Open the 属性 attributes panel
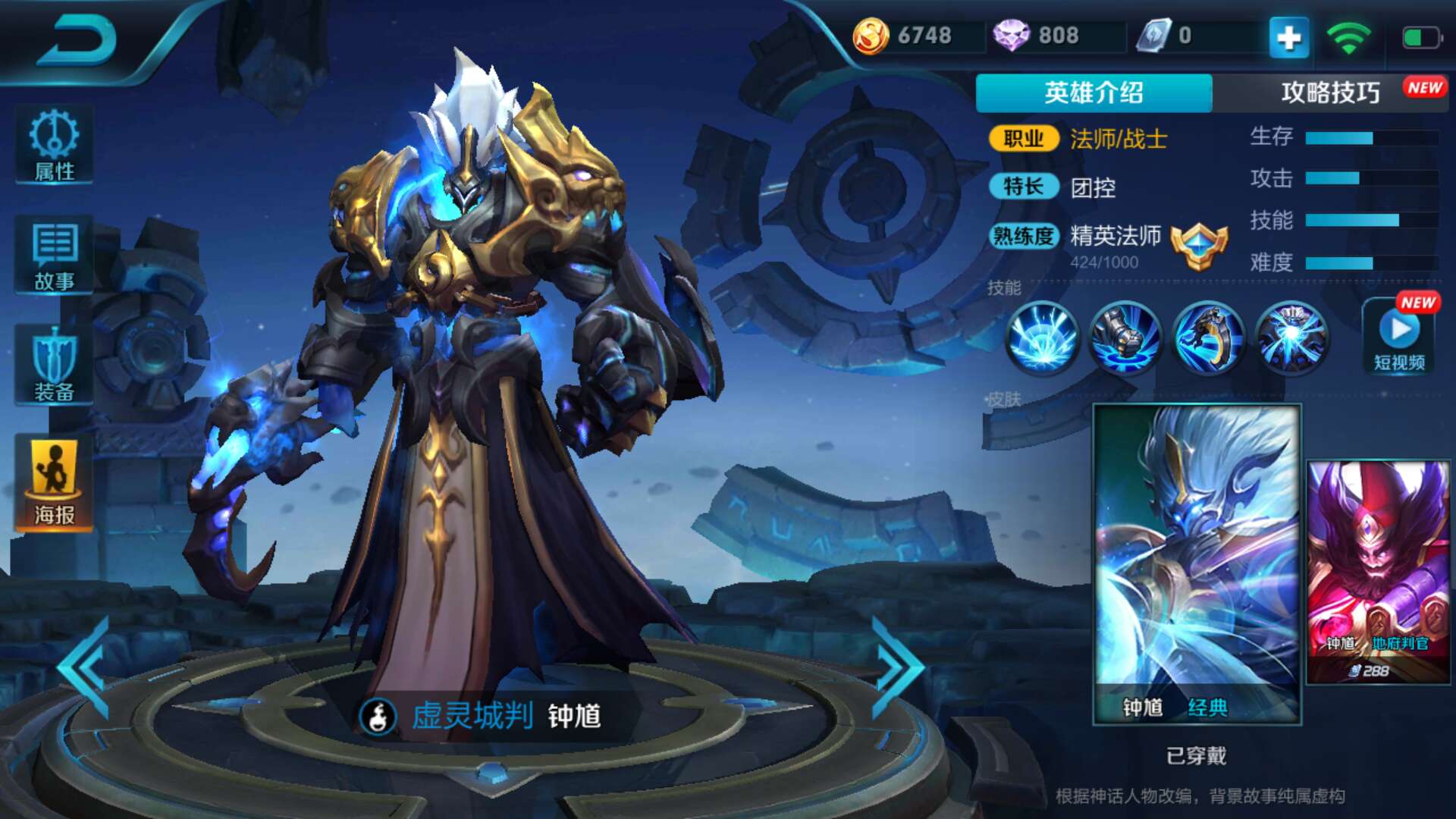This screenshot has width=1456, height=819. point(54,146)
